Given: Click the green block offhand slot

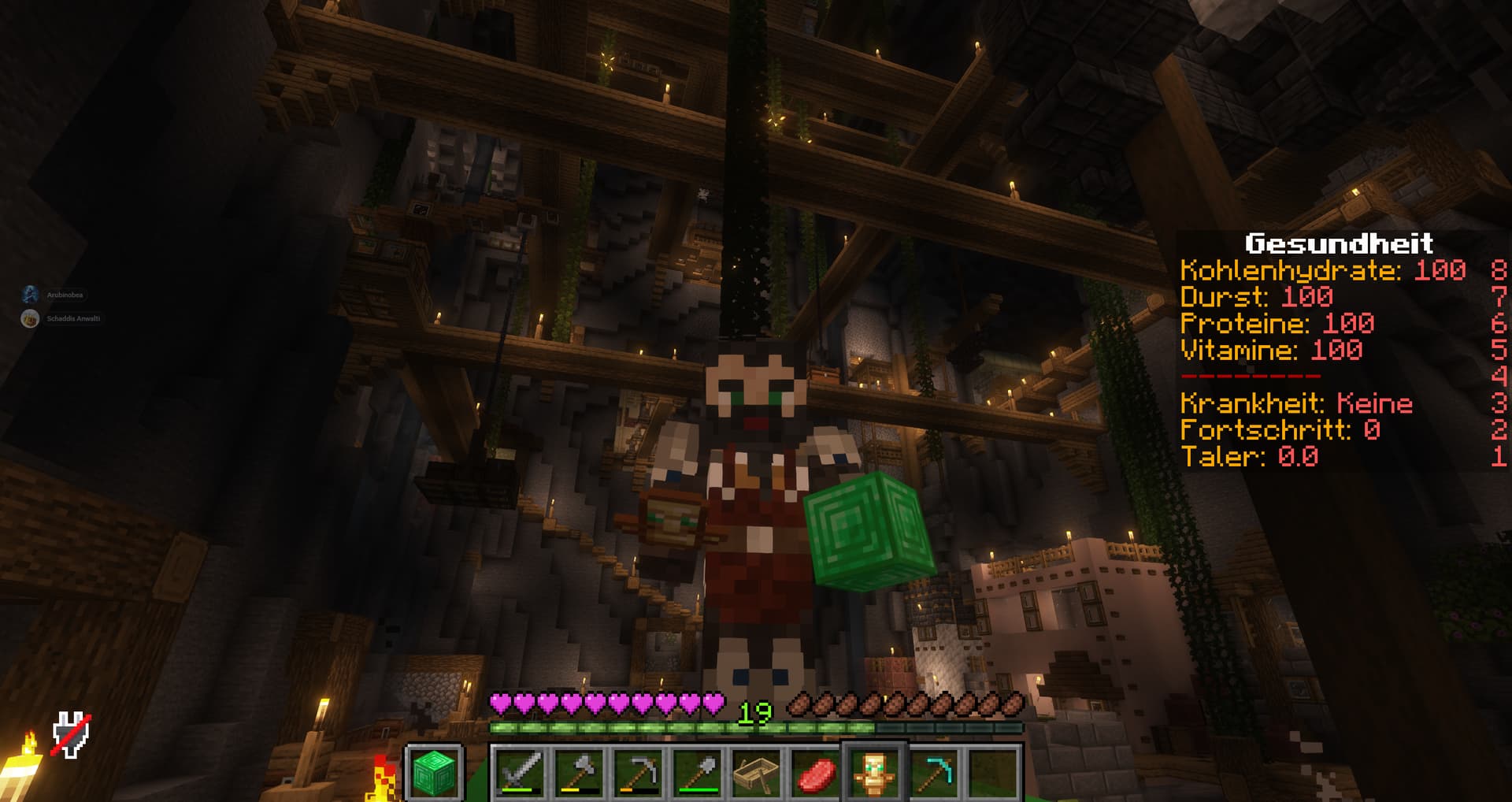Looking at the screenshot, I should (434, 772).
